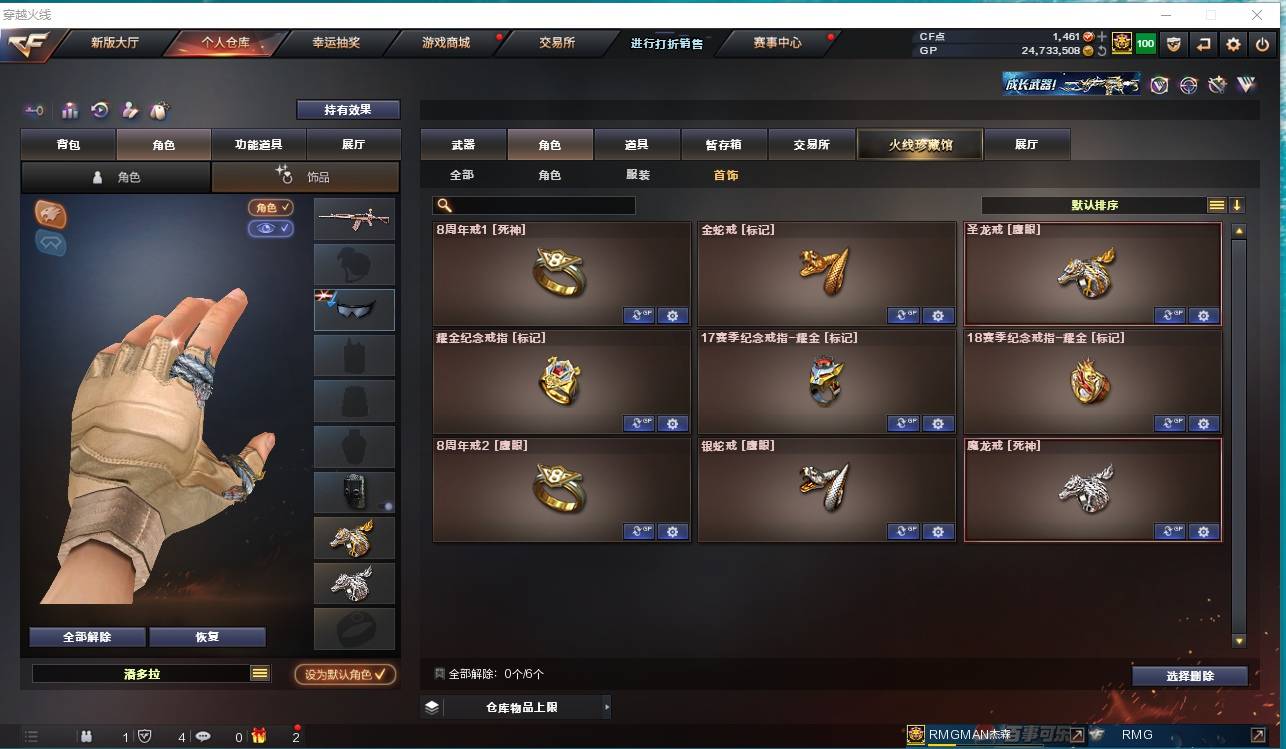Screen dimensions: 1286x749
Task: Click the power/exit icon at top right
Action: coord(1262,45)
